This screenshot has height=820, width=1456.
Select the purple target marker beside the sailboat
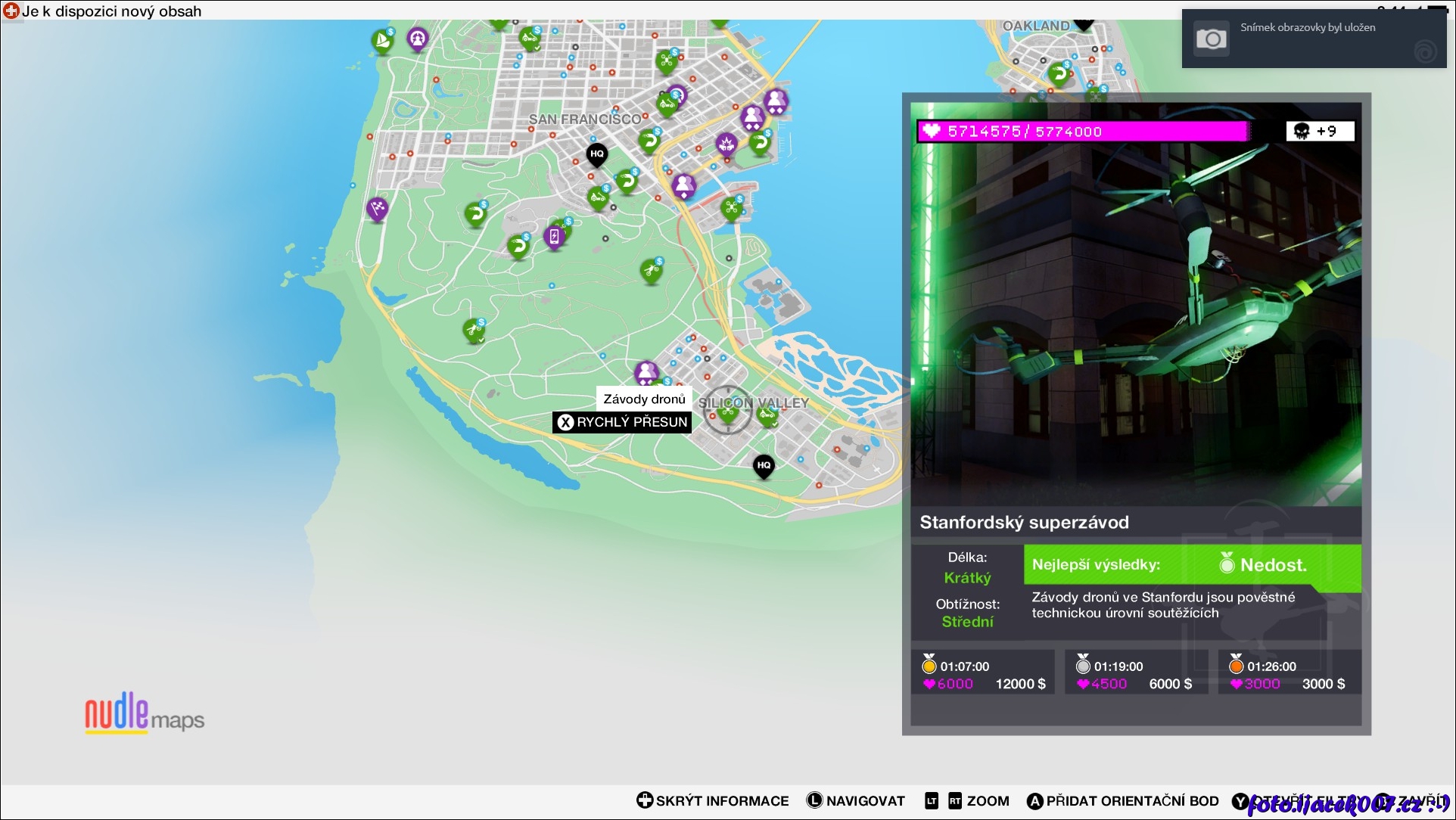(417, 37)
